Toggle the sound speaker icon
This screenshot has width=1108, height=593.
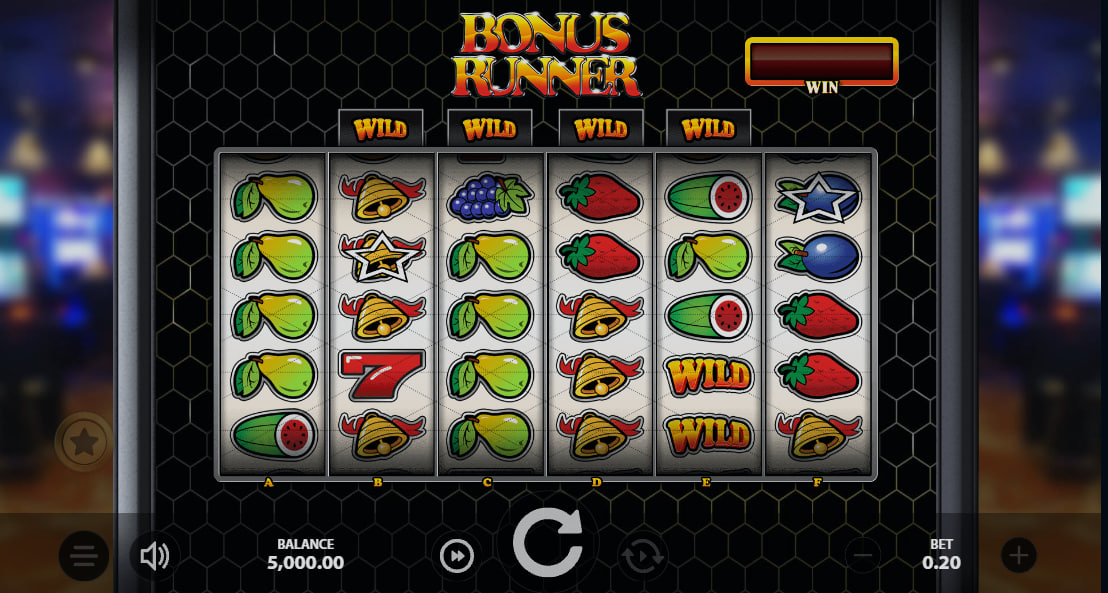click(x=154, y=556)
